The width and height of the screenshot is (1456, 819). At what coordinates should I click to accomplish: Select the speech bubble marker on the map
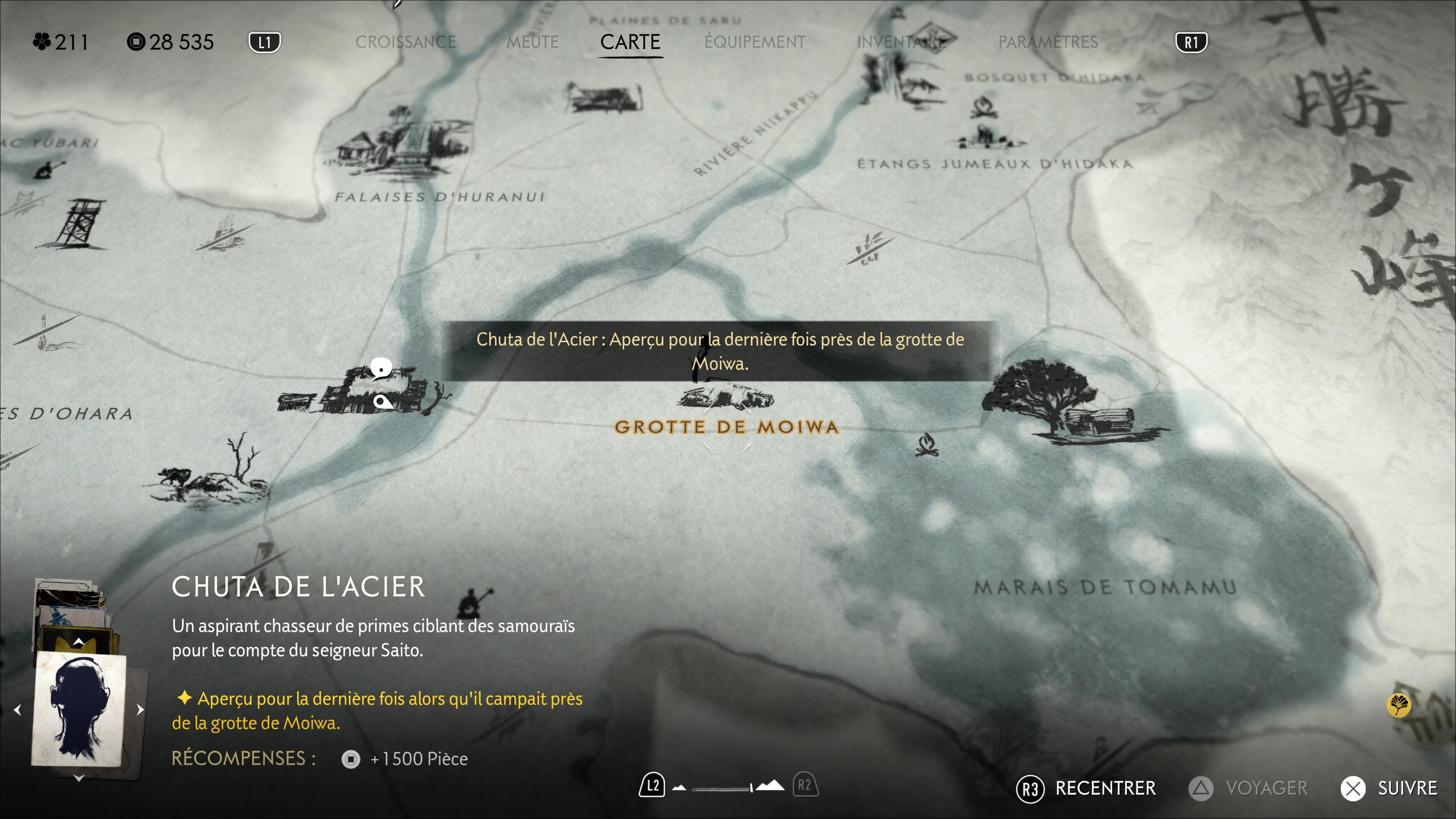click(x=381, y=369)
